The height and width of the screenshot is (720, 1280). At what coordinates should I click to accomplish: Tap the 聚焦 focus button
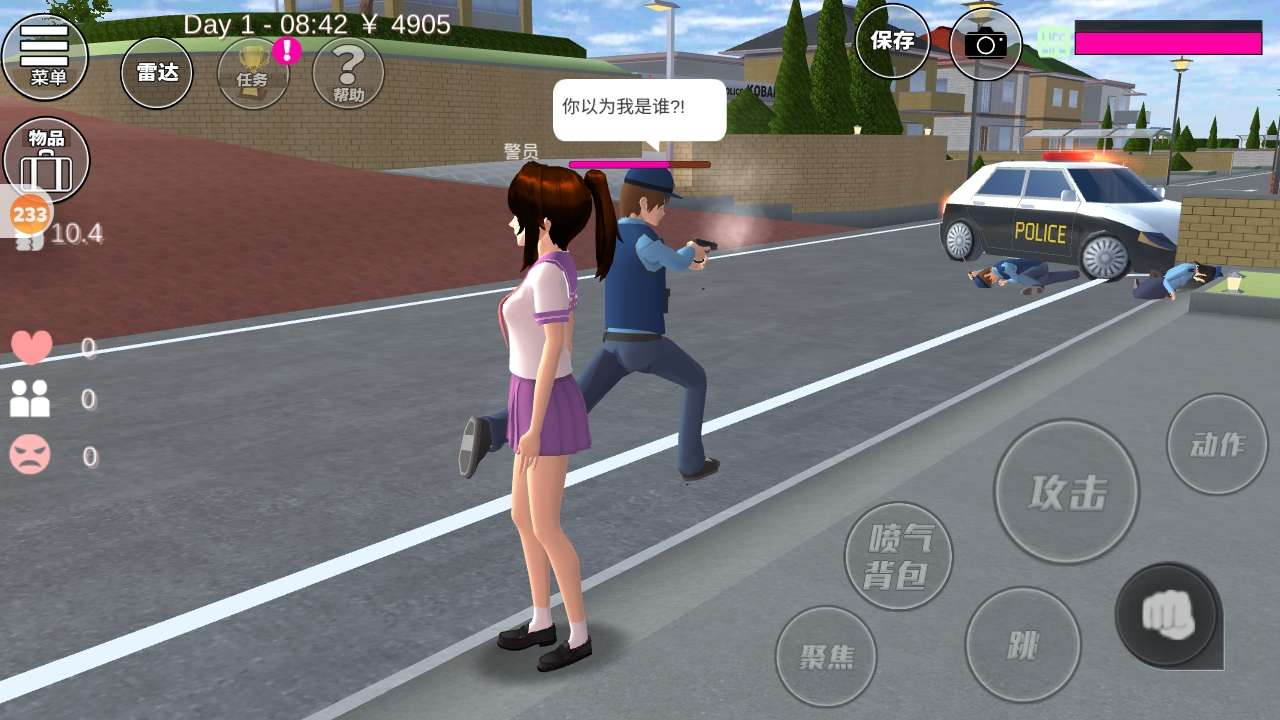(x=826, y=656)
